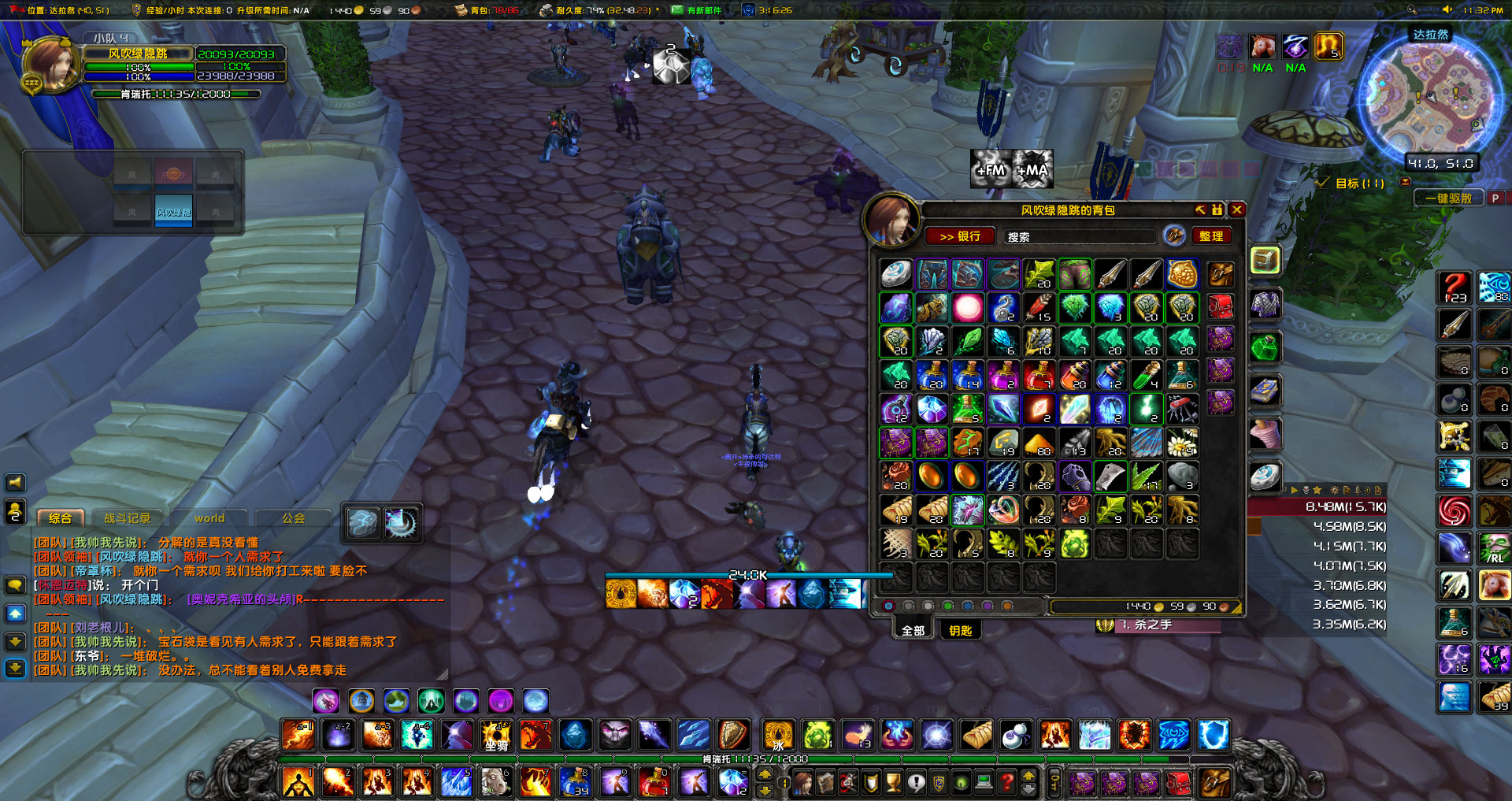Open the 钥匙 key tab of the bag

click(x=959, y=630)
